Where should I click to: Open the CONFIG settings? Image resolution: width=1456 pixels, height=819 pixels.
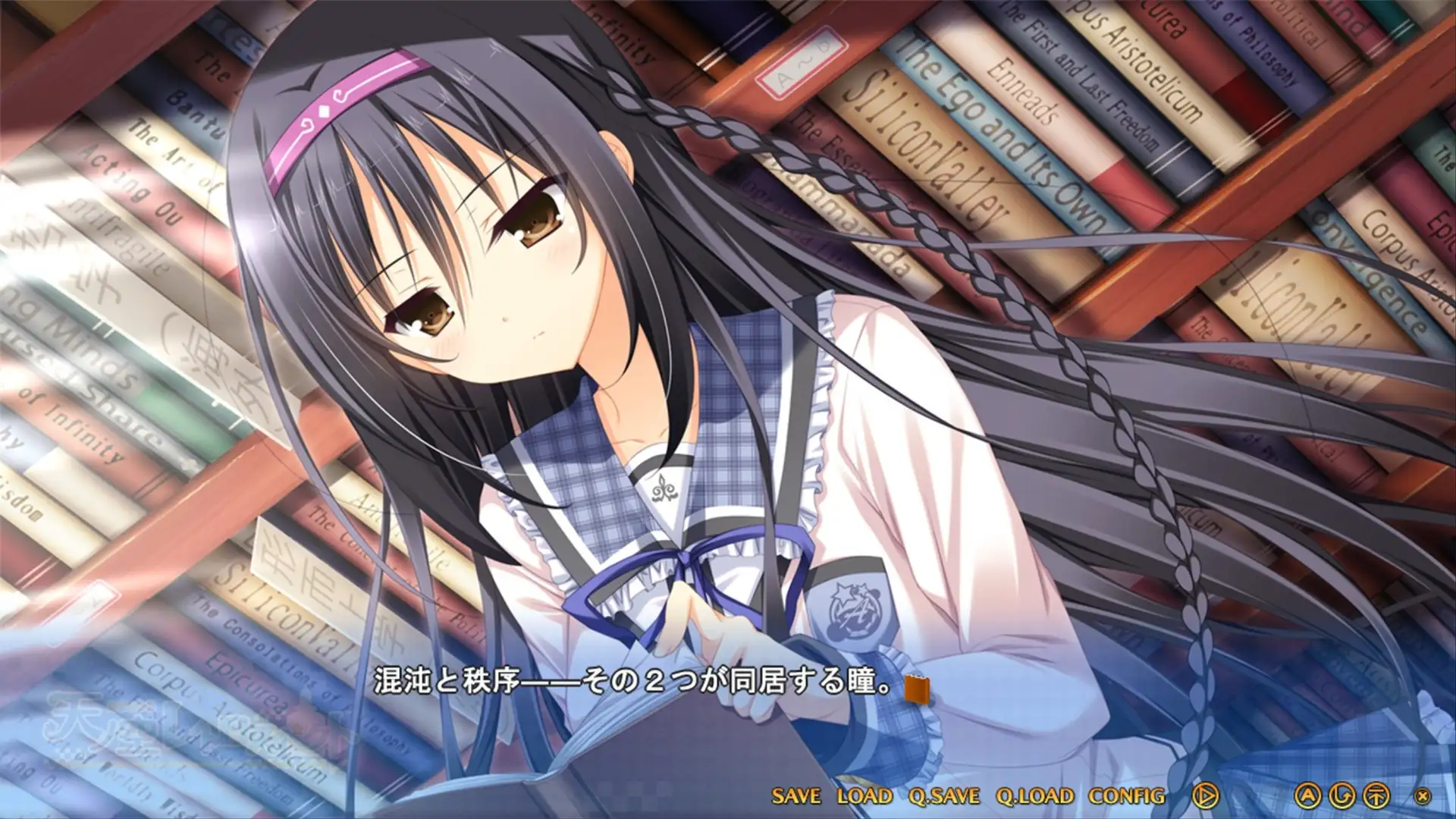(x=1126, y=796)
